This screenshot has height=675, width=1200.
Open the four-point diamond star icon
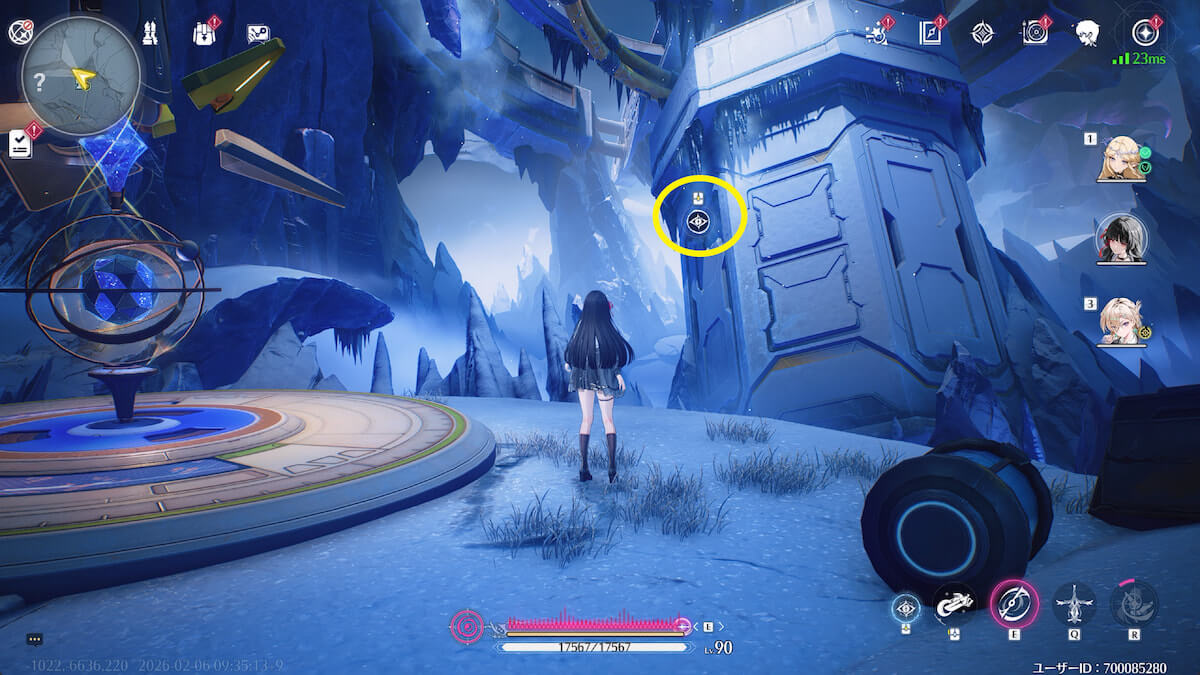[x=983, y=33]
